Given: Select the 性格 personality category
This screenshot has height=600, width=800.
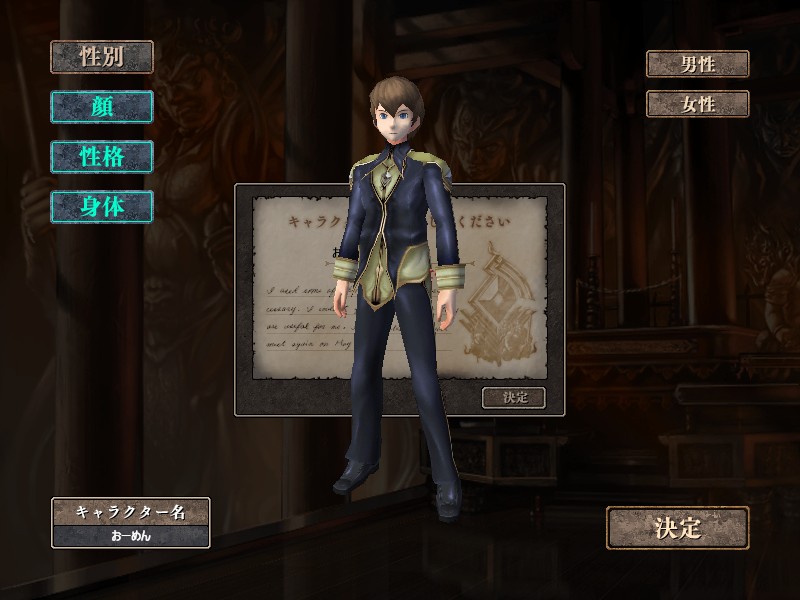Looking at the screenshot, I should coord(102,157).
